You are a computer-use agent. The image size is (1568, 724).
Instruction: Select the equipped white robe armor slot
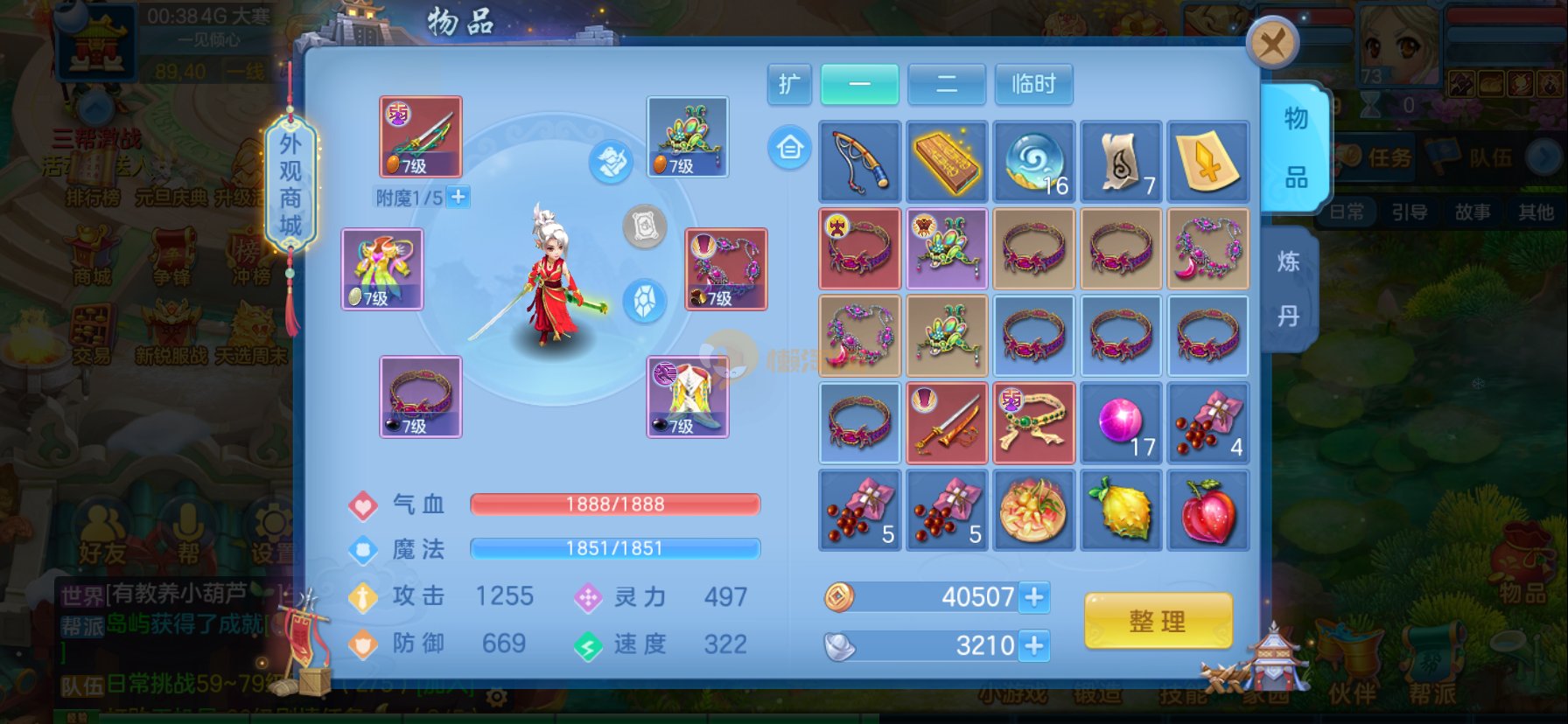(x=688, y=397)
